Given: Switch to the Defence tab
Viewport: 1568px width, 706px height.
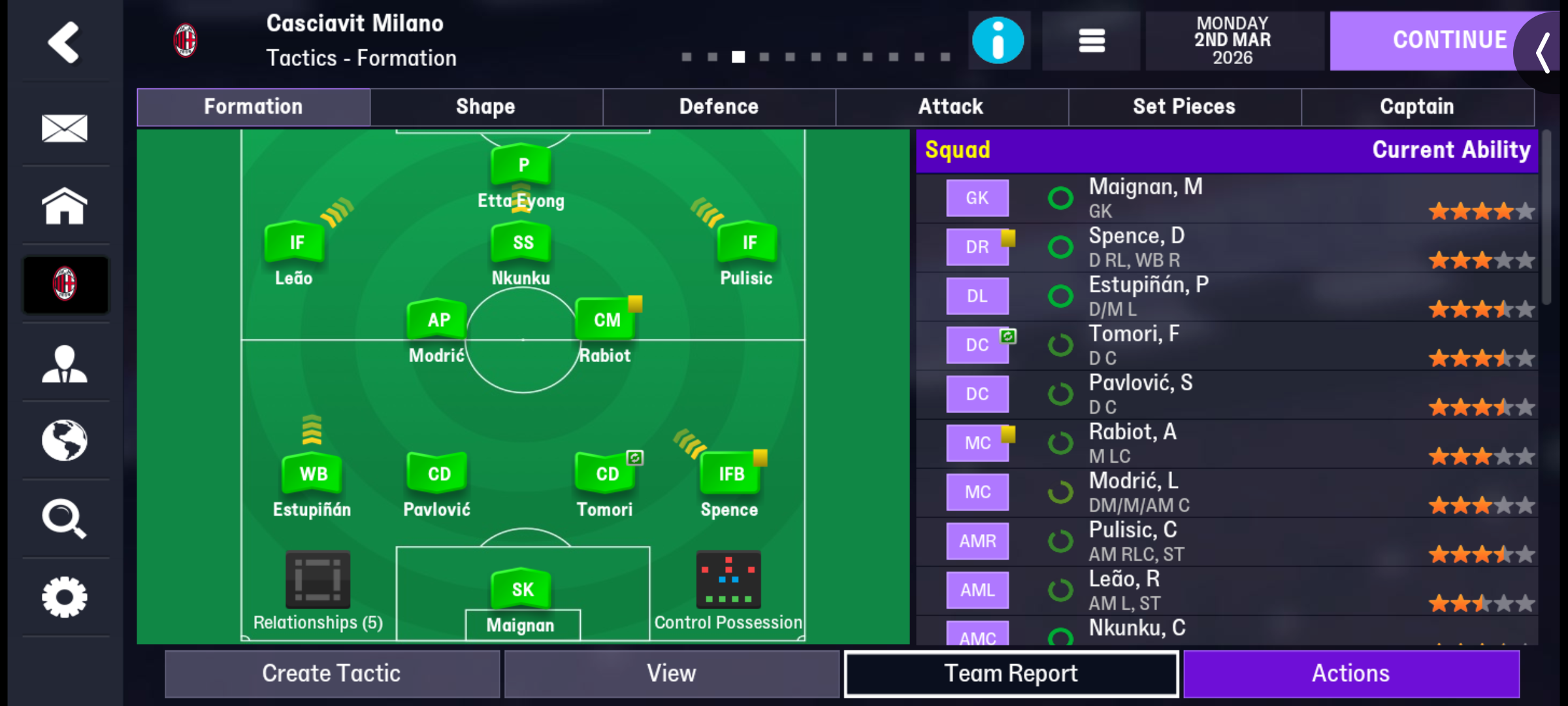Looking at the screenshot, I should [719, 107].
